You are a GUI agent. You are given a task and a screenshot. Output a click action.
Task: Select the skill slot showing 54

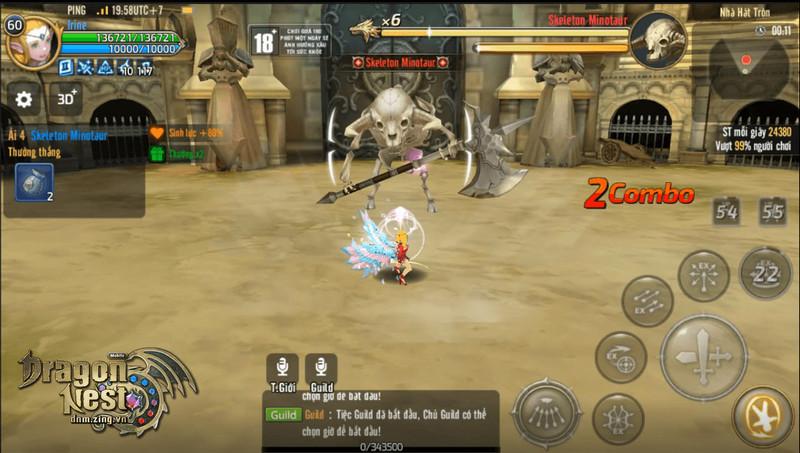pyautogui.click(x=727, y=211)
